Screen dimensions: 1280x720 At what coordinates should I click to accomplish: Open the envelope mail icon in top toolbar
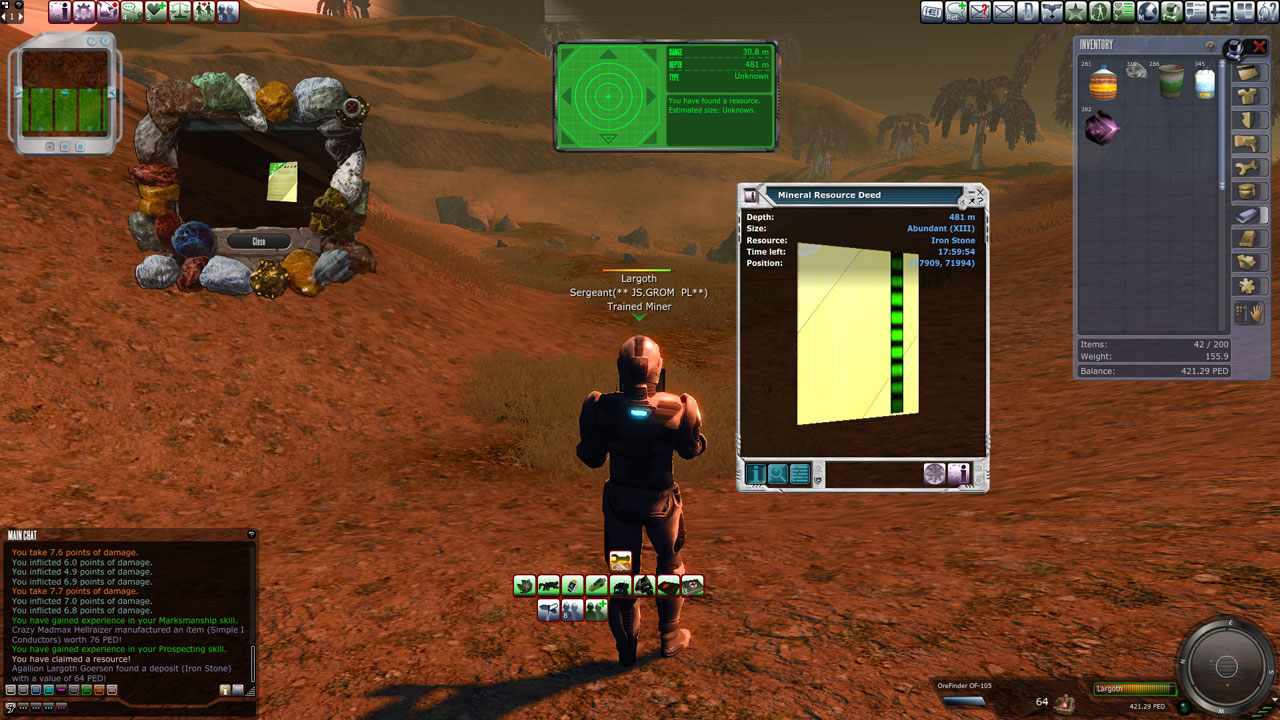(1003, 12)
